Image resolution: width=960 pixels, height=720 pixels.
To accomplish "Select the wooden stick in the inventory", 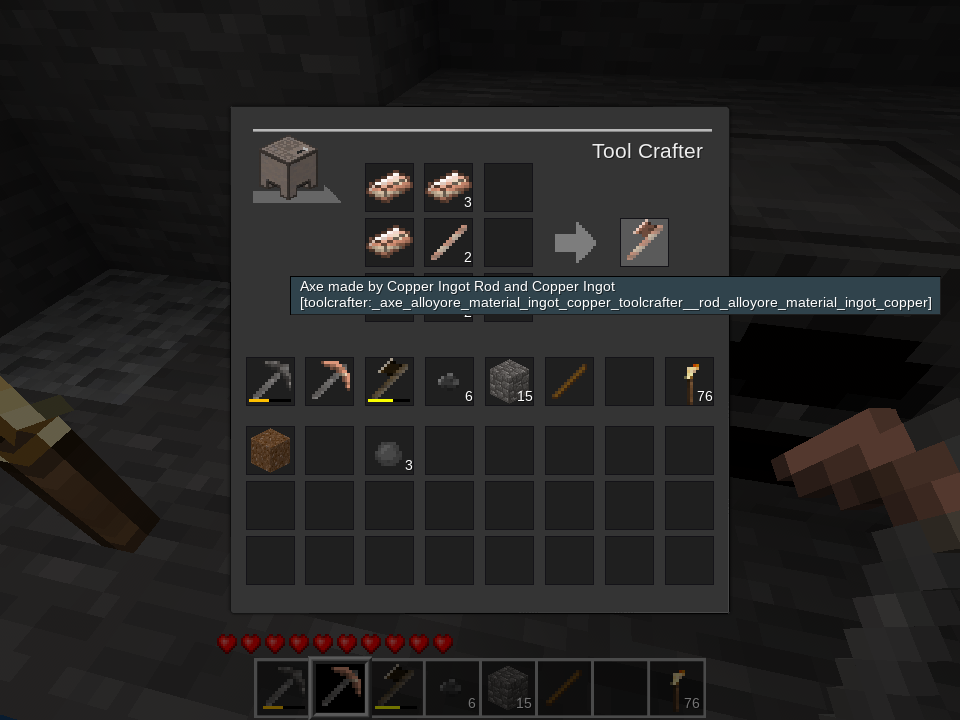I will click(x=569, y=381).
